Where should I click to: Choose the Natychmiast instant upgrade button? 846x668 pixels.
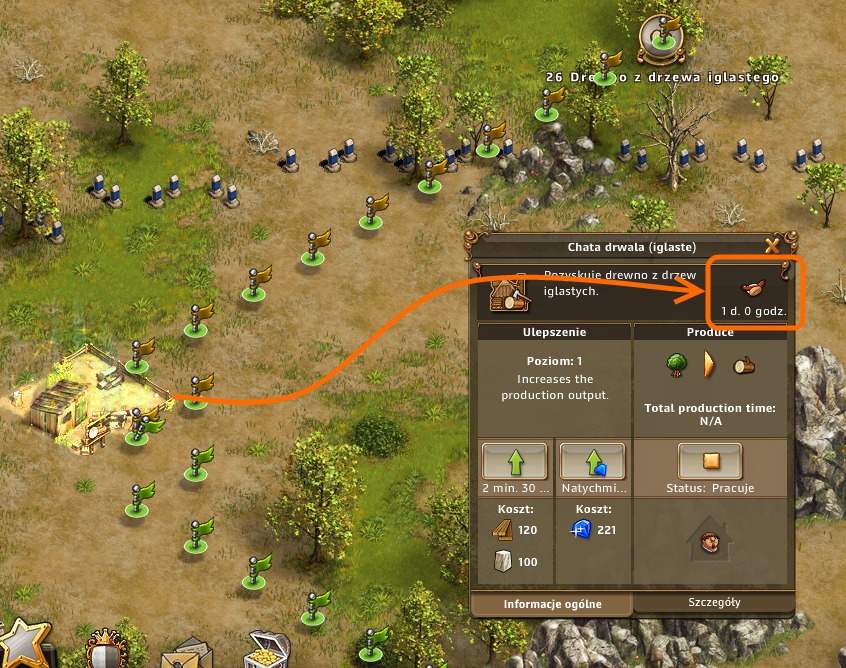[x=592, y=461]
